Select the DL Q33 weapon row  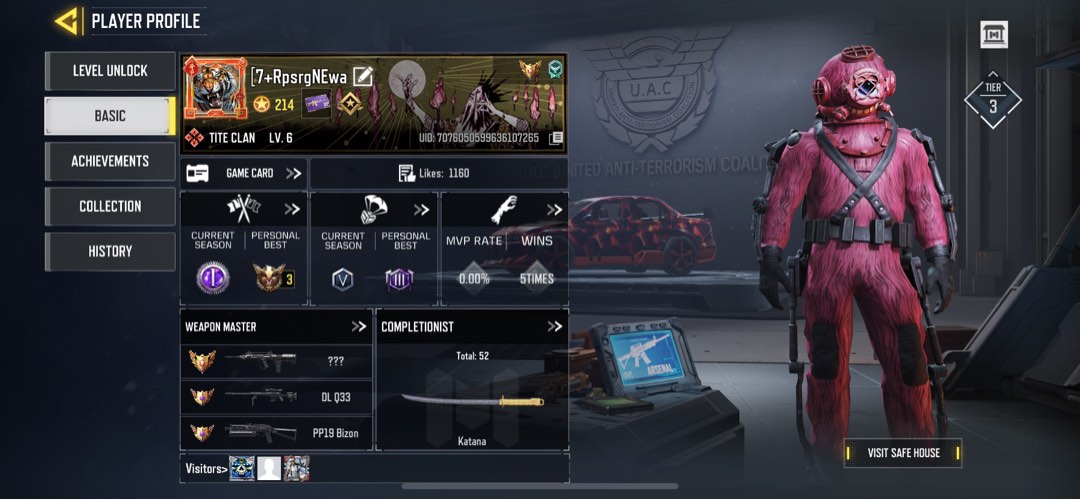coord(275,397)
